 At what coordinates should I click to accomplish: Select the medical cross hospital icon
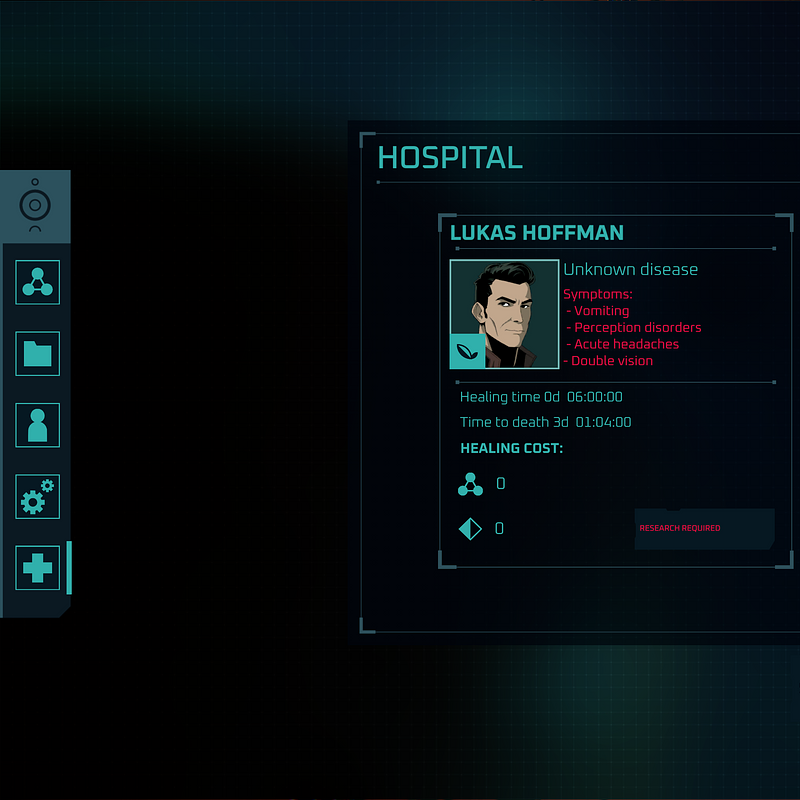(37, 568)
